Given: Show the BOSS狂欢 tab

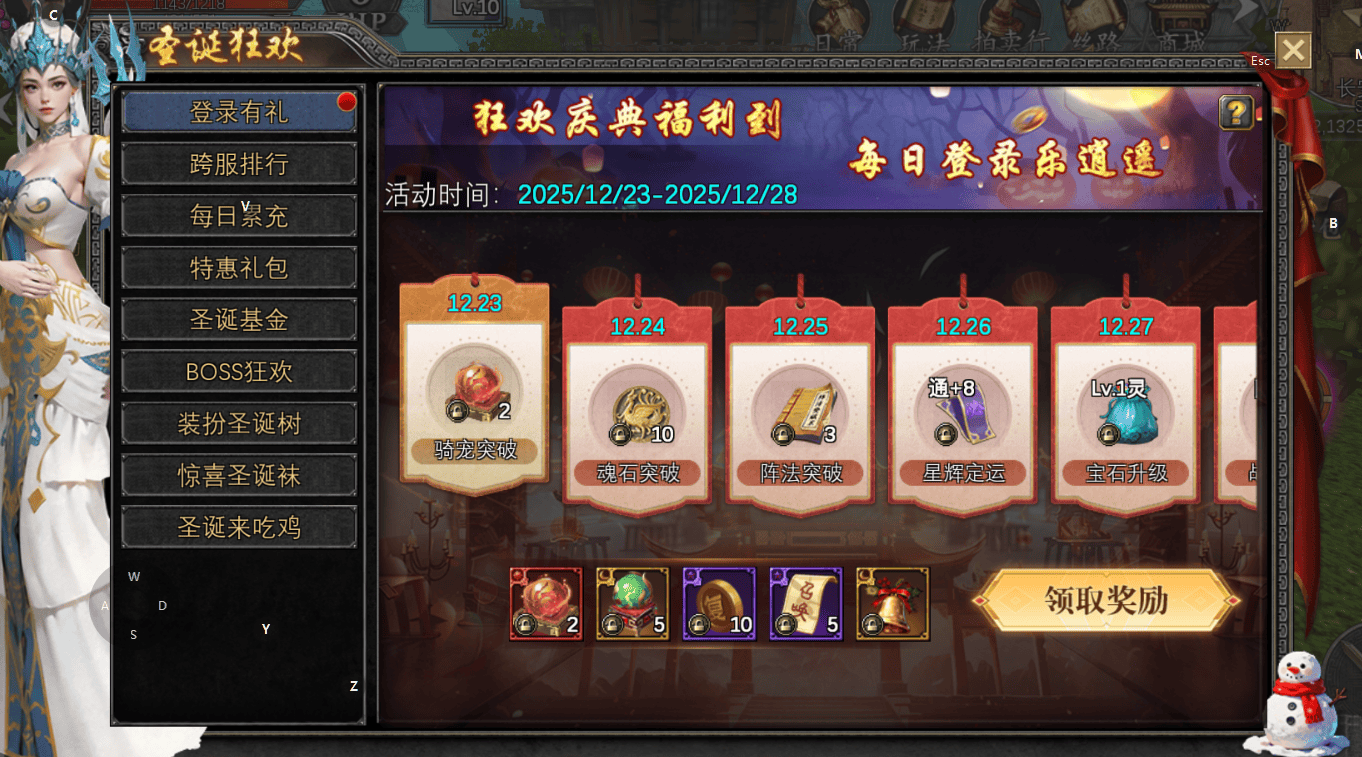Looking at the screenshot, I should [239, 372].
